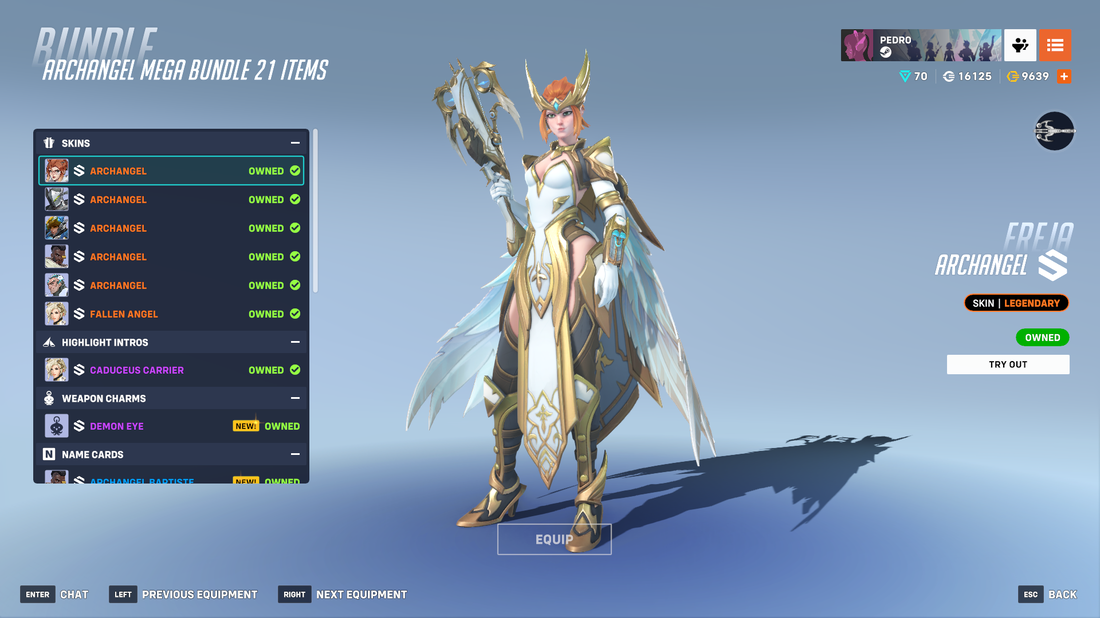1100x618 pixels.
Task: Select Baptiste's Archangel skin row
Action: click(171, 257)
